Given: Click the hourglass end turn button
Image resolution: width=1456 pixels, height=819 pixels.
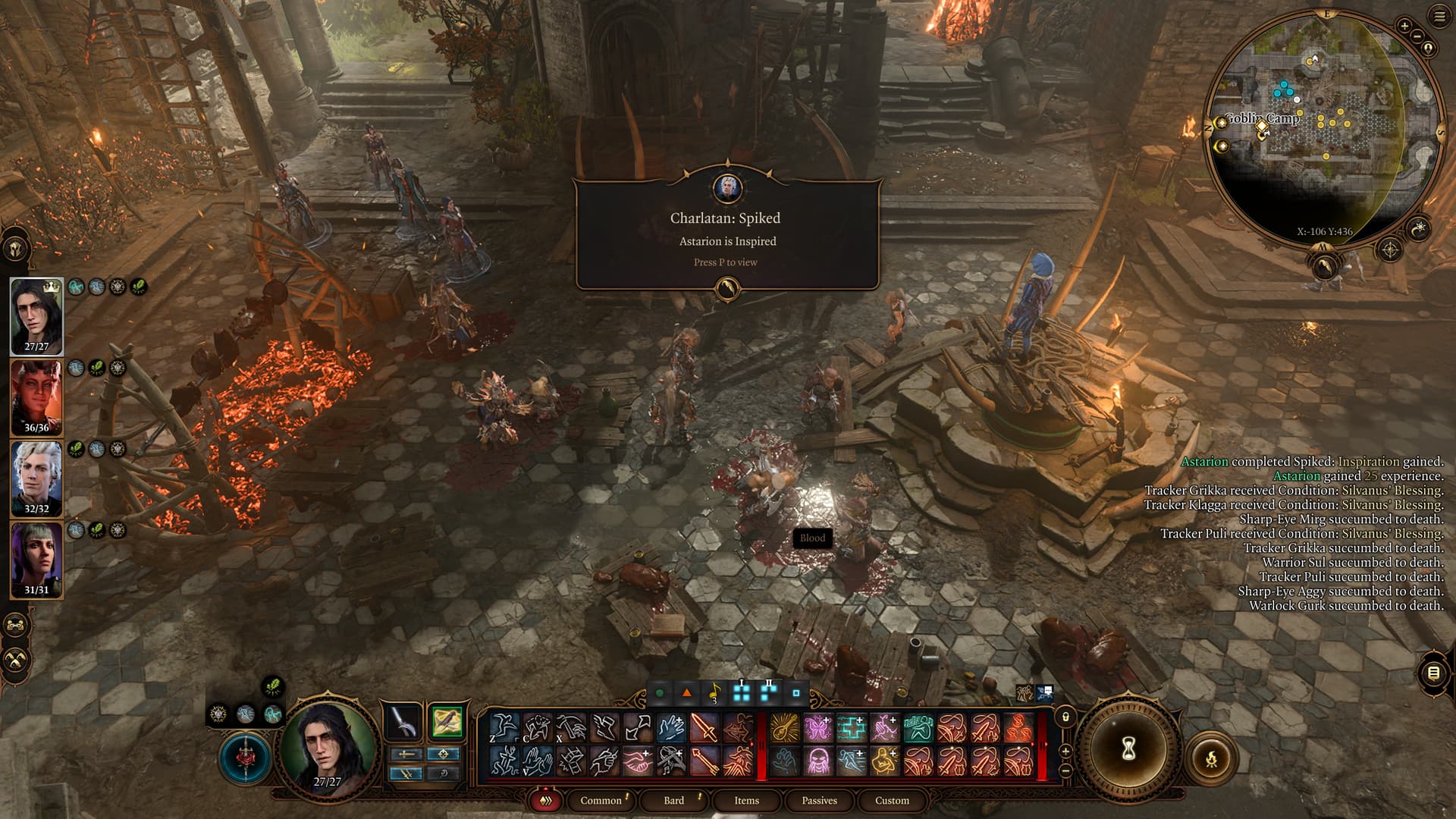Looking at the screenshot, I should point(1128,749).
